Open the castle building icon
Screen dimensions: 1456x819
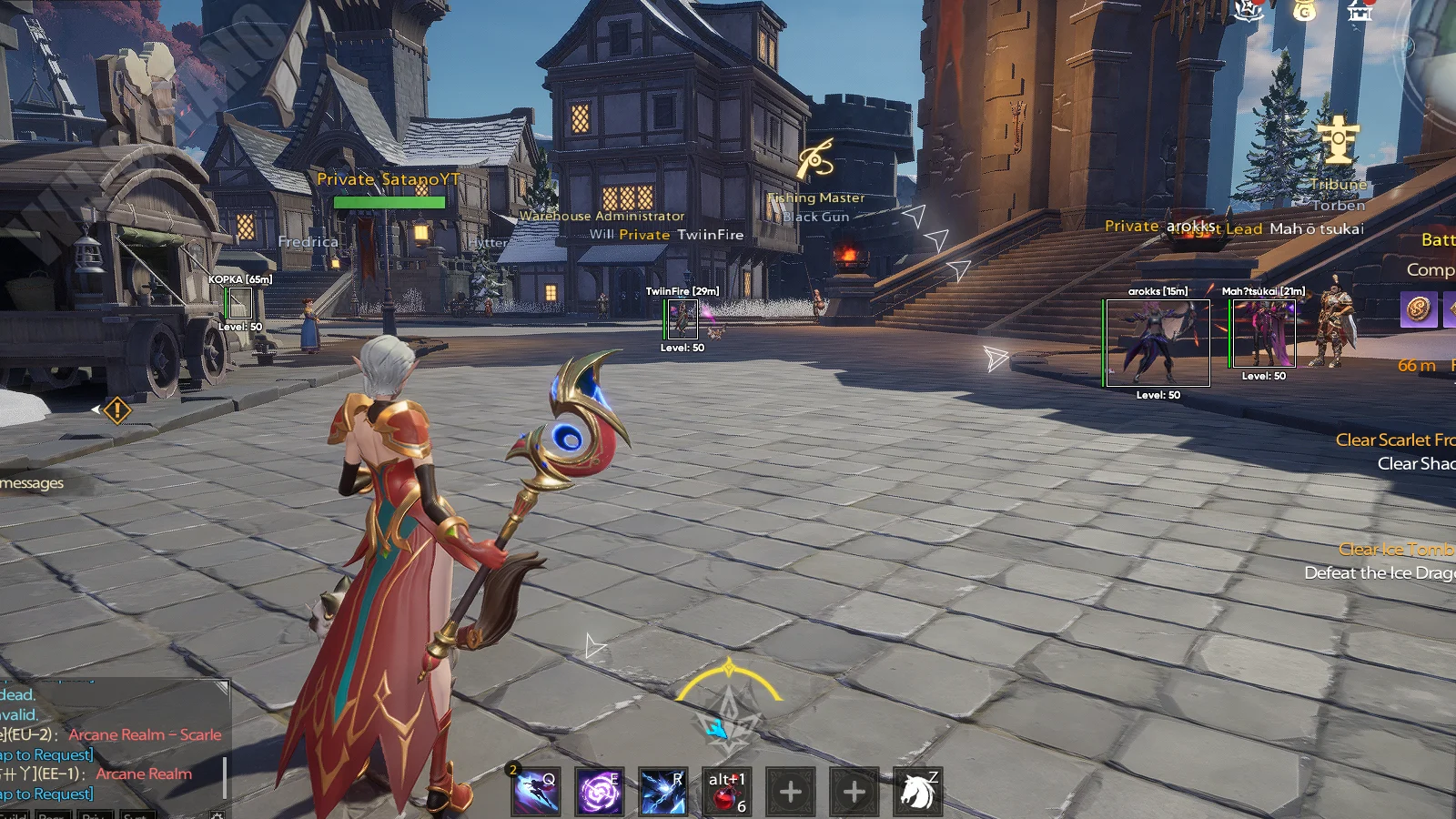tap(1360, 11)
